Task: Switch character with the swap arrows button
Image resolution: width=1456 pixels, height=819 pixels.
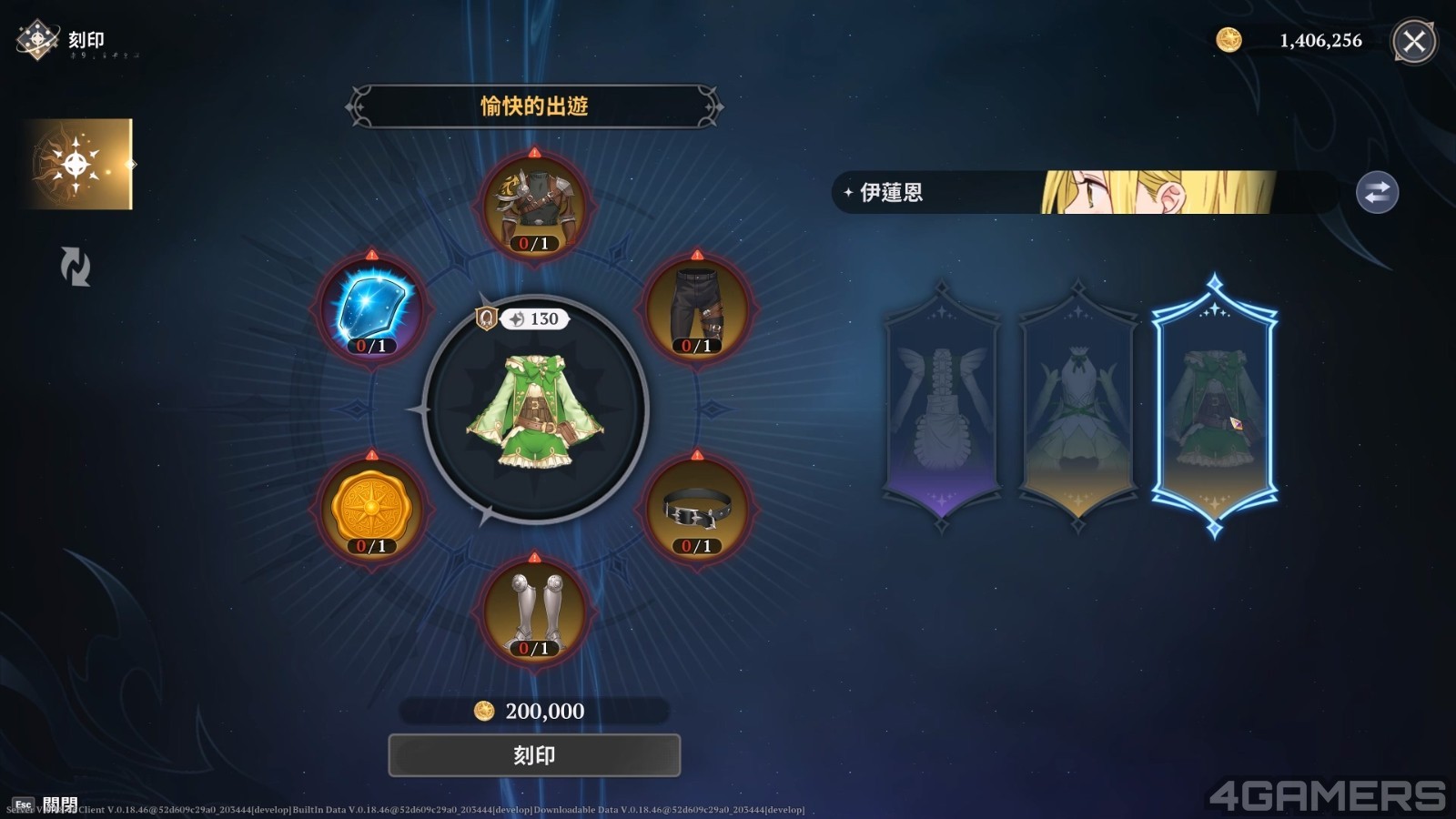Action: (x=1377, y=193)
